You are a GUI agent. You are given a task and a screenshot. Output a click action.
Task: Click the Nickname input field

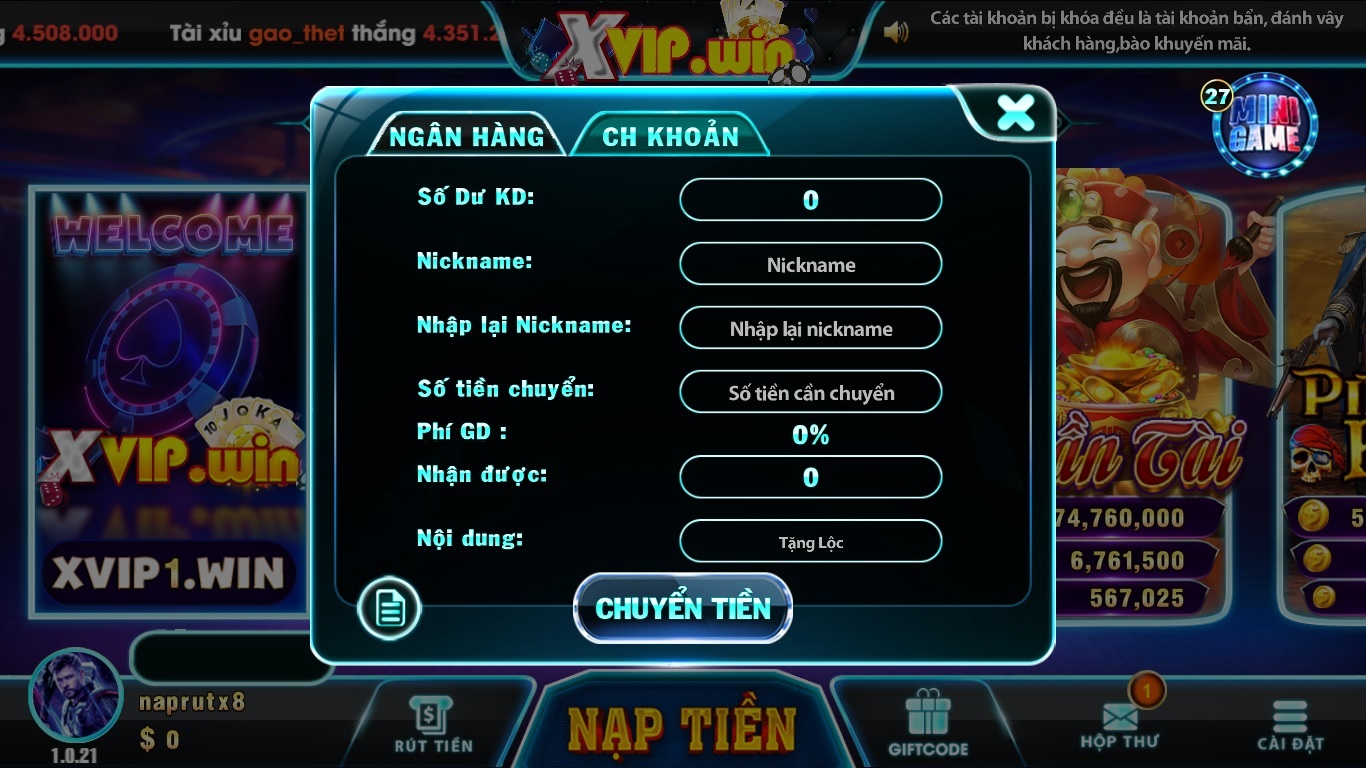(x=810, y=264)
